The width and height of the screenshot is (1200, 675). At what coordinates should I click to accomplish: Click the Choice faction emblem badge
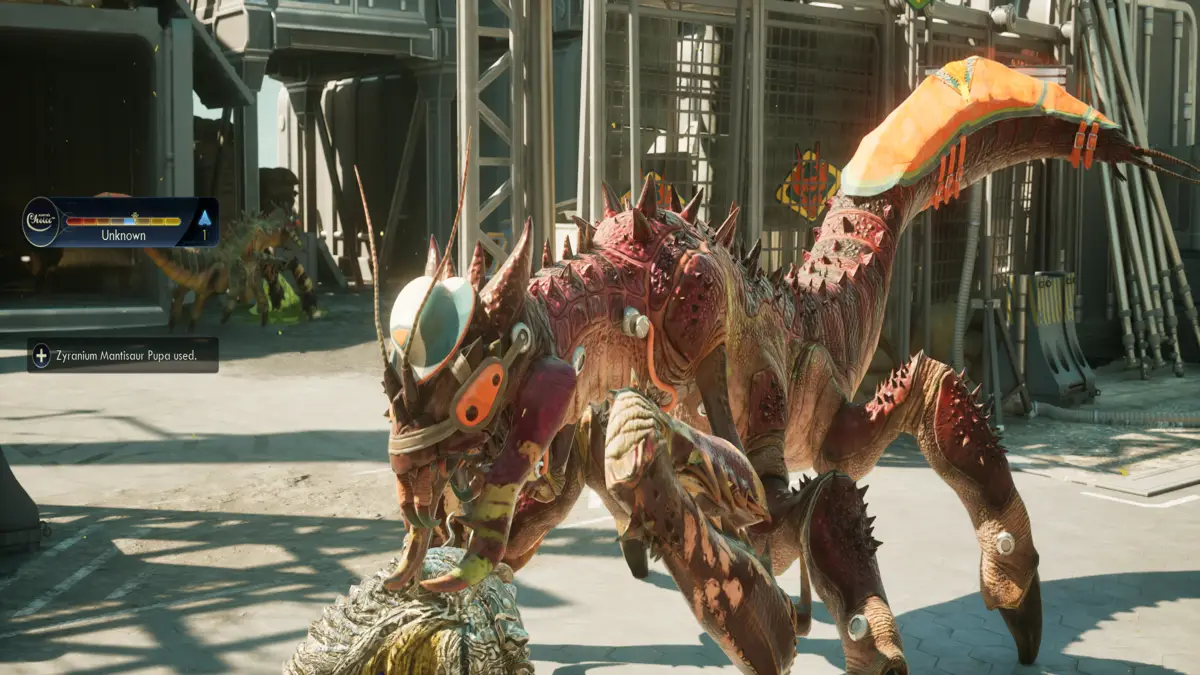41,221
